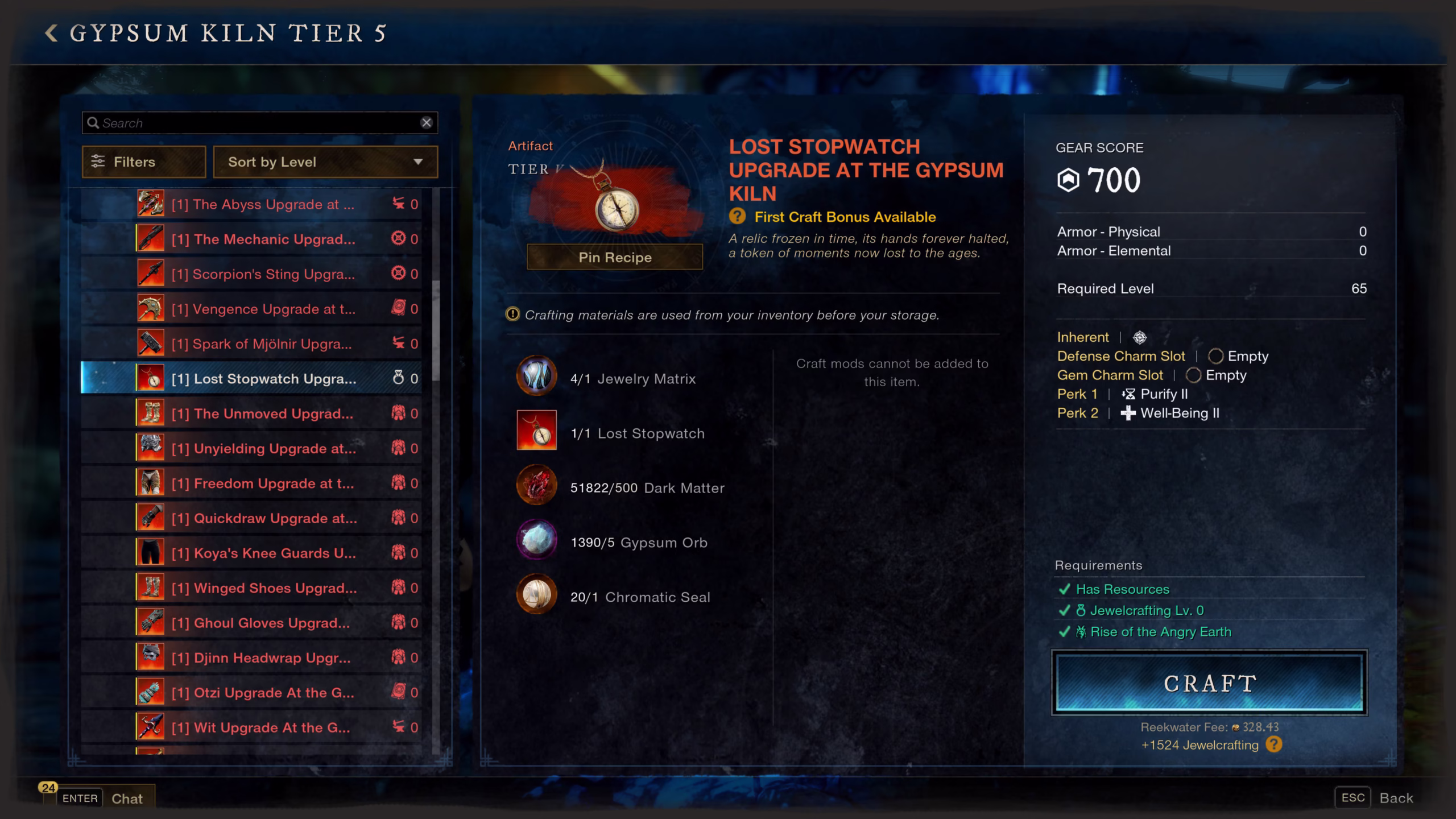
Task: Open the Chat box
Action: 126,799
